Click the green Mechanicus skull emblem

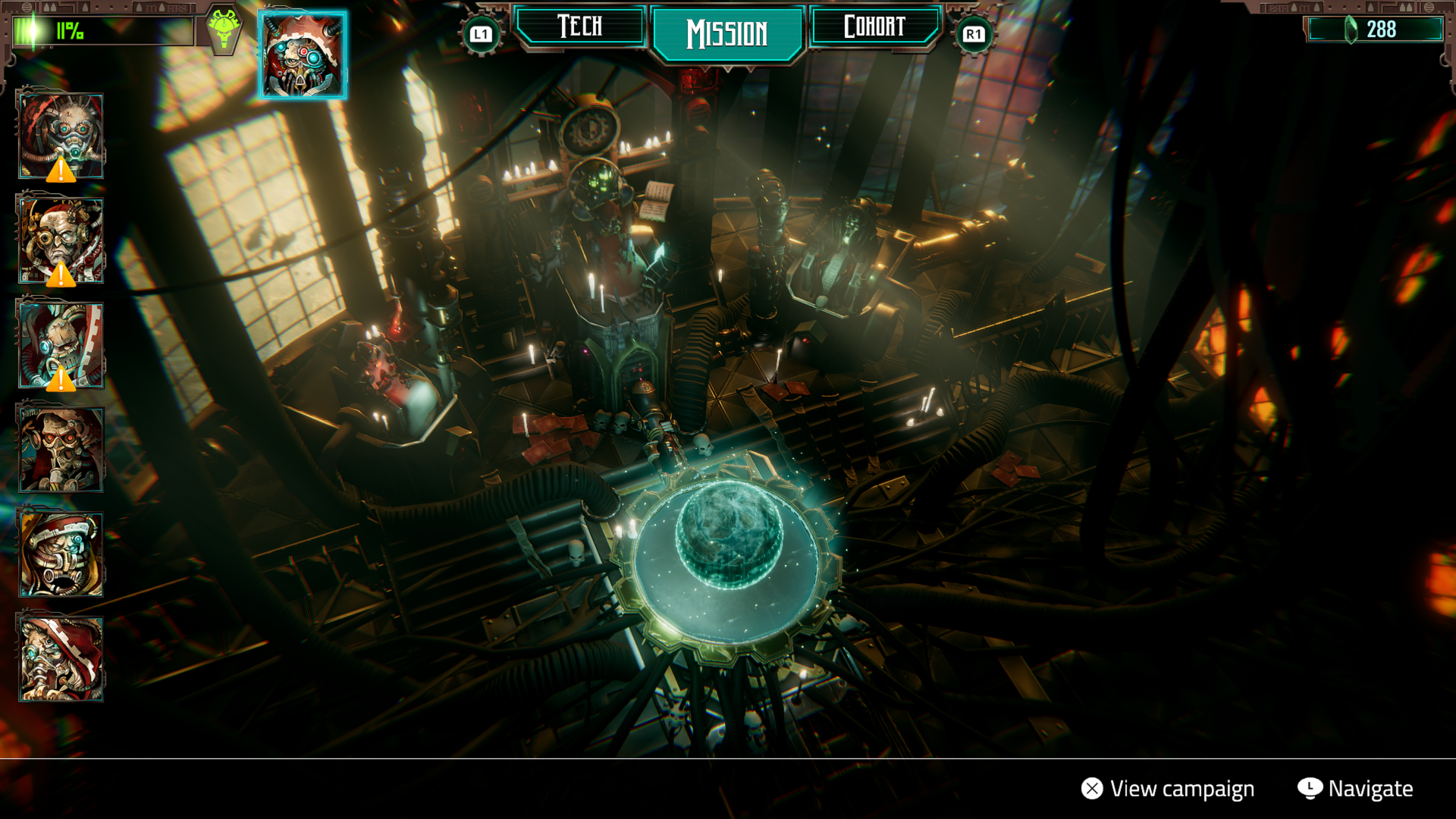click(x=224, y=29)
